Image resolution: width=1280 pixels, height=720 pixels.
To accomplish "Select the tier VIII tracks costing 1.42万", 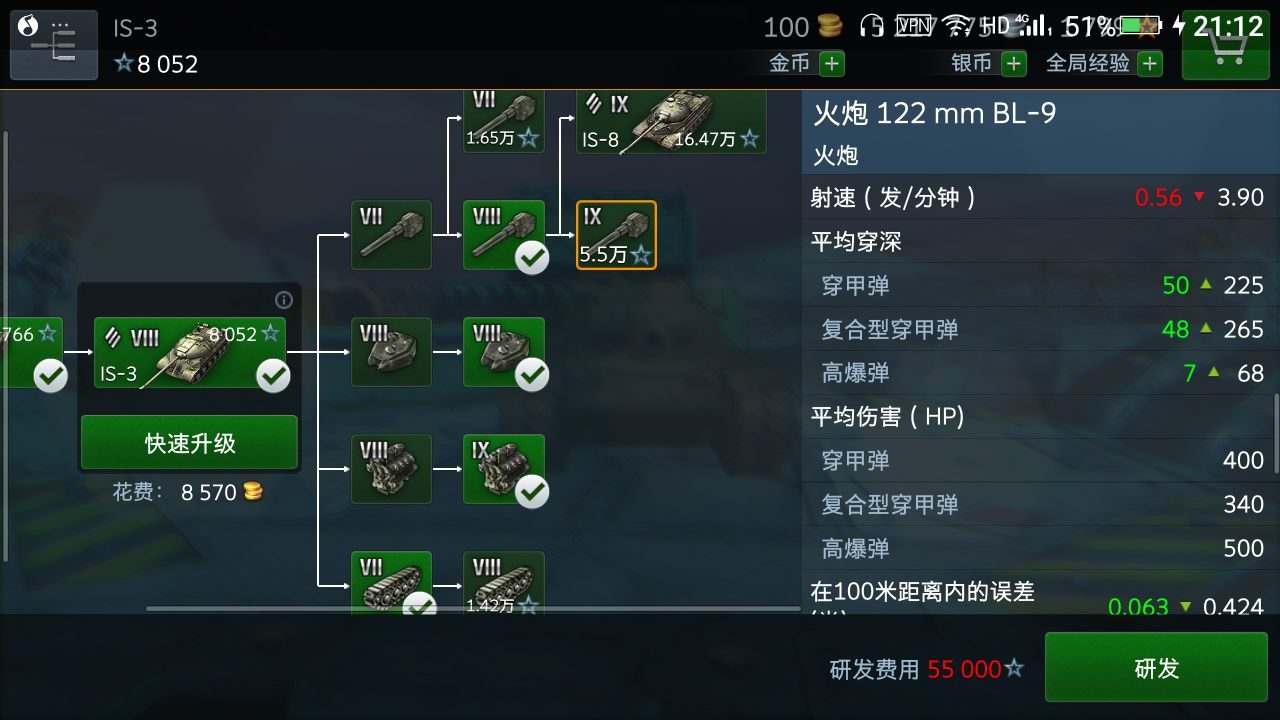I will click(504, 578).
